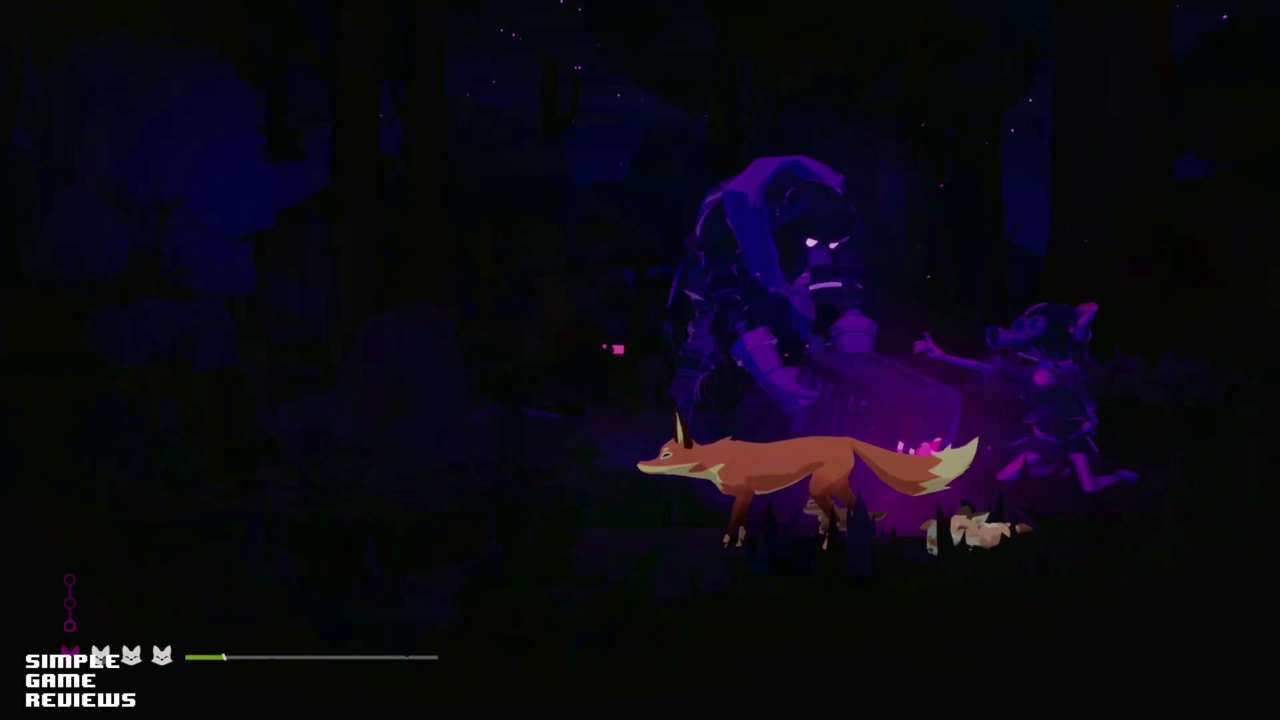Click the bottom circle of the waypoint chain

pyautogui.click(x=70, y=625)
